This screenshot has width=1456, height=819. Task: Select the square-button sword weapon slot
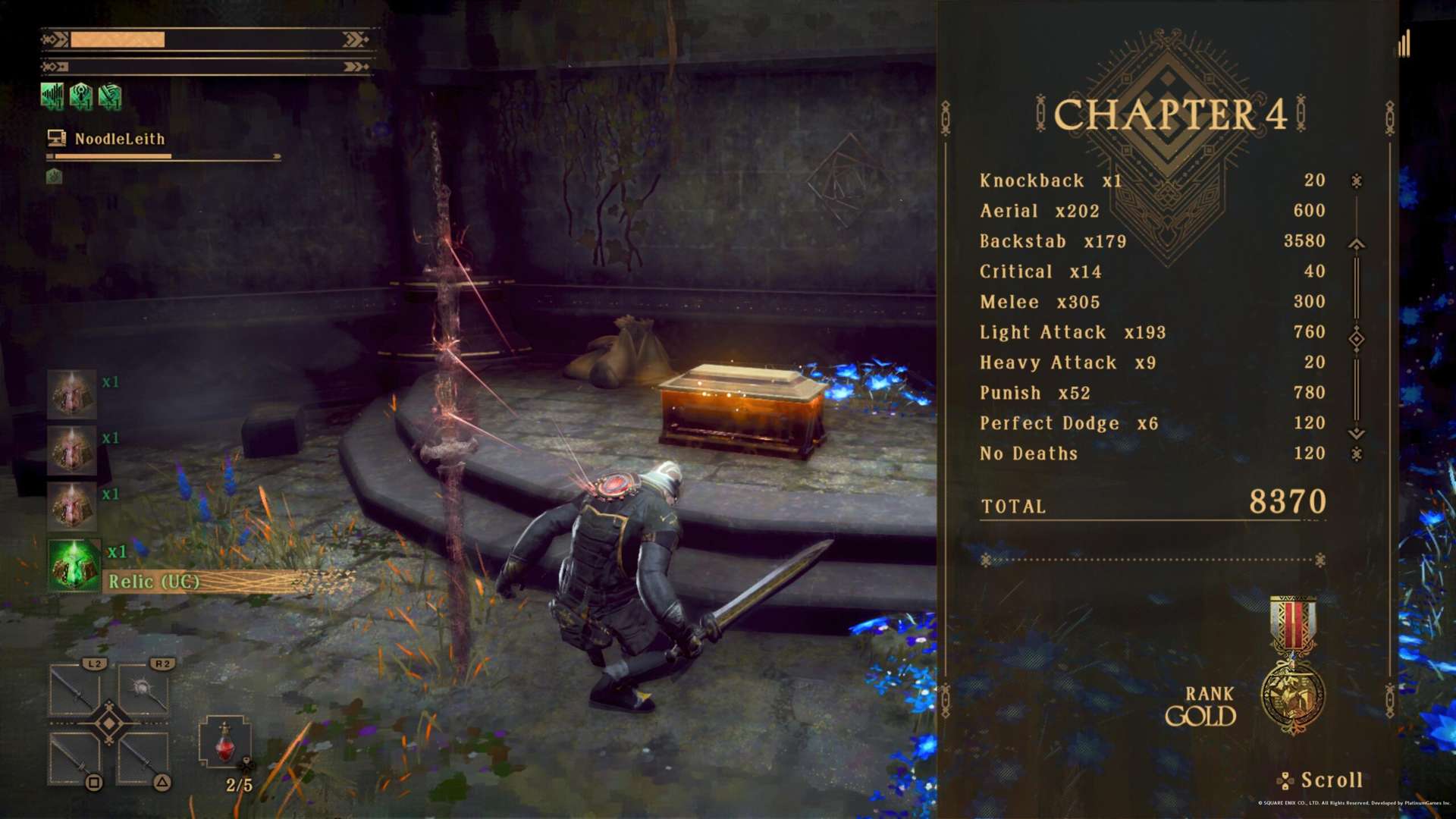point(75,758)
